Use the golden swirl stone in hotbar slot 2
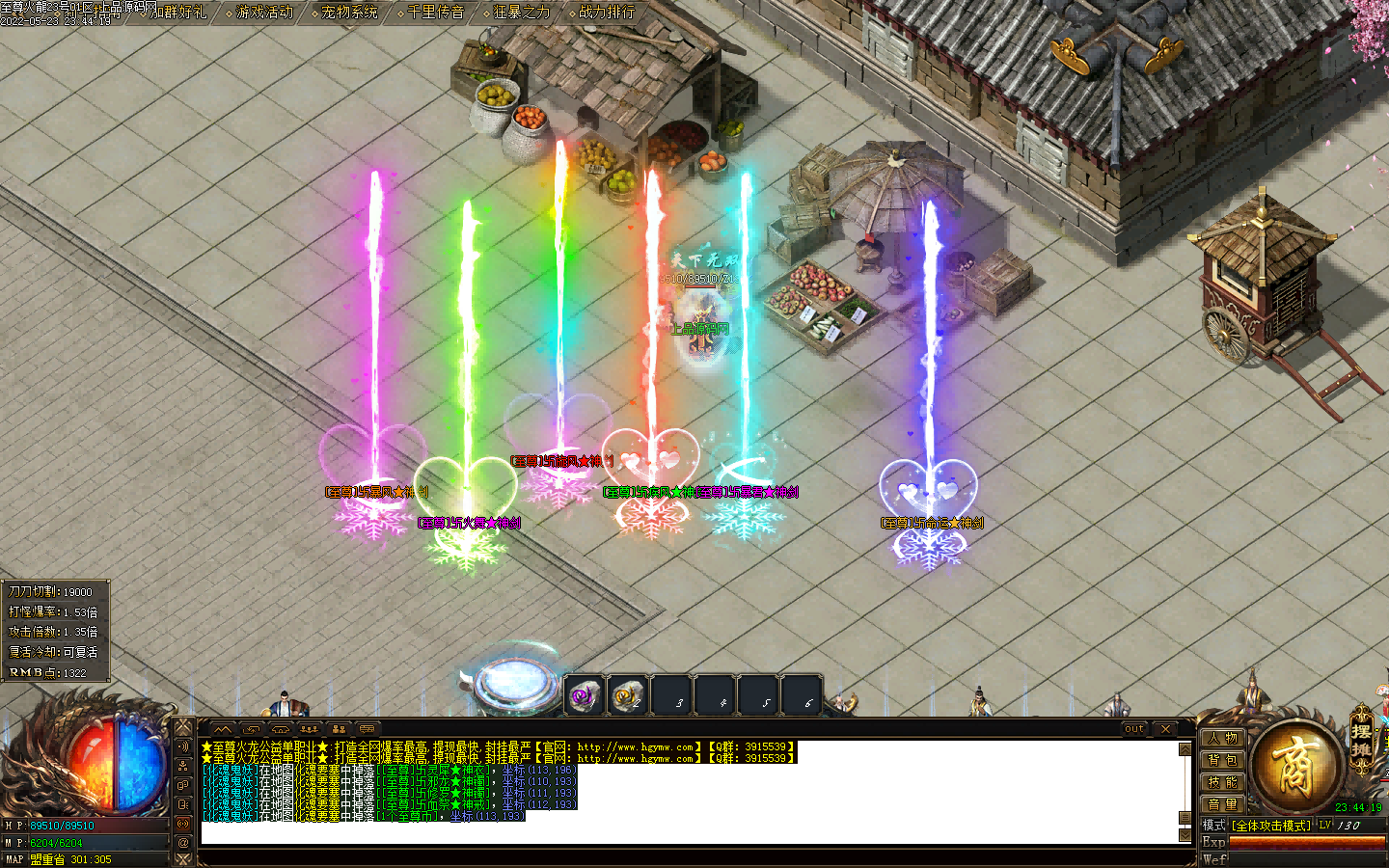 (627, 694)
